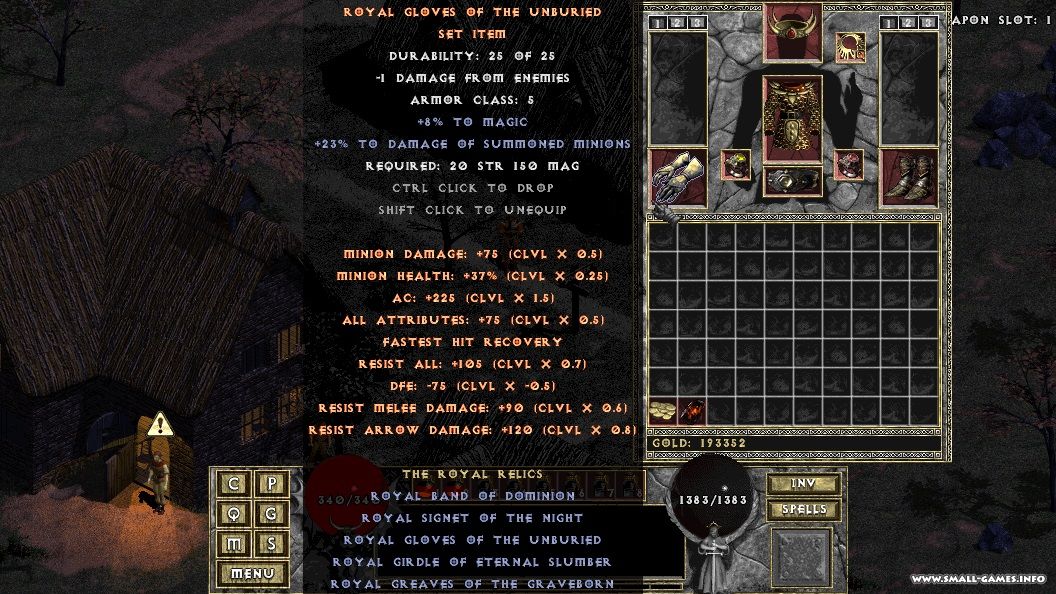Open the Q quest log button
Viewport: 1056px width, 594px height.
(x=234, y=514)
